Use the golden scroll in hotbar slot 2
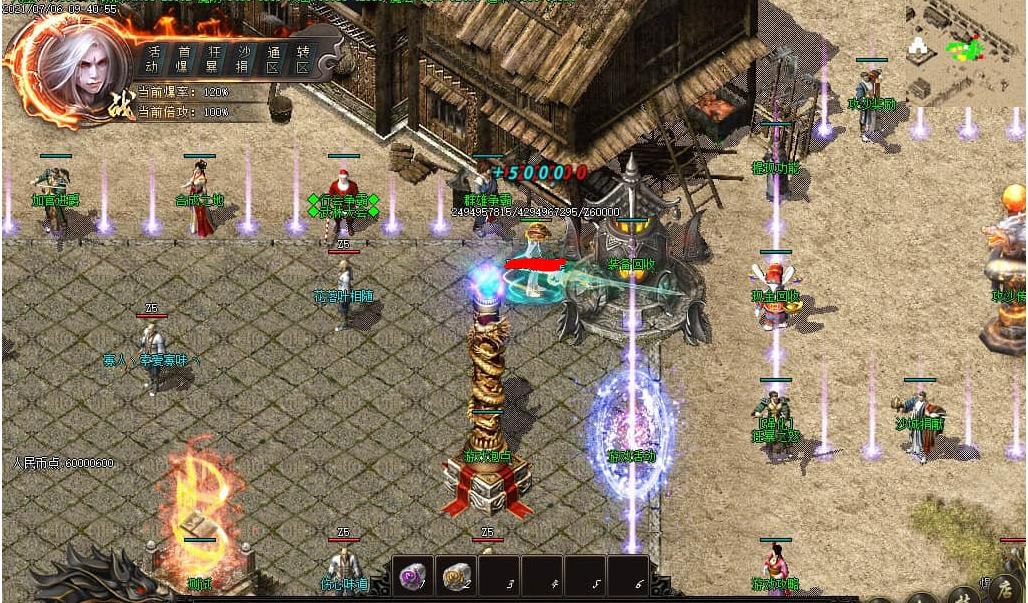The height and width of the screenshot is (603, 1028). click(x=456, y=577)
